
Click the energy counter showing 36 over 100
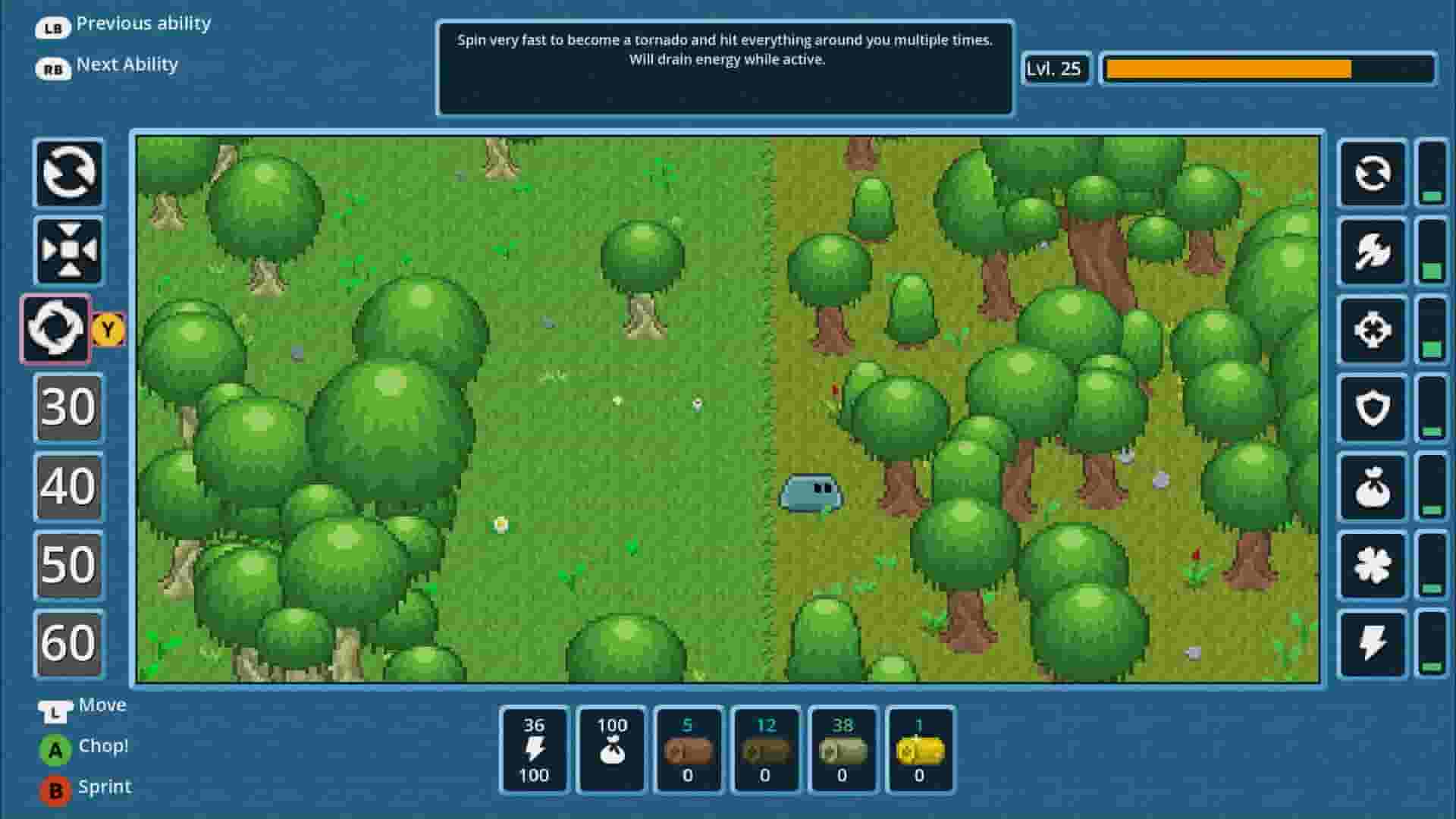535,751
